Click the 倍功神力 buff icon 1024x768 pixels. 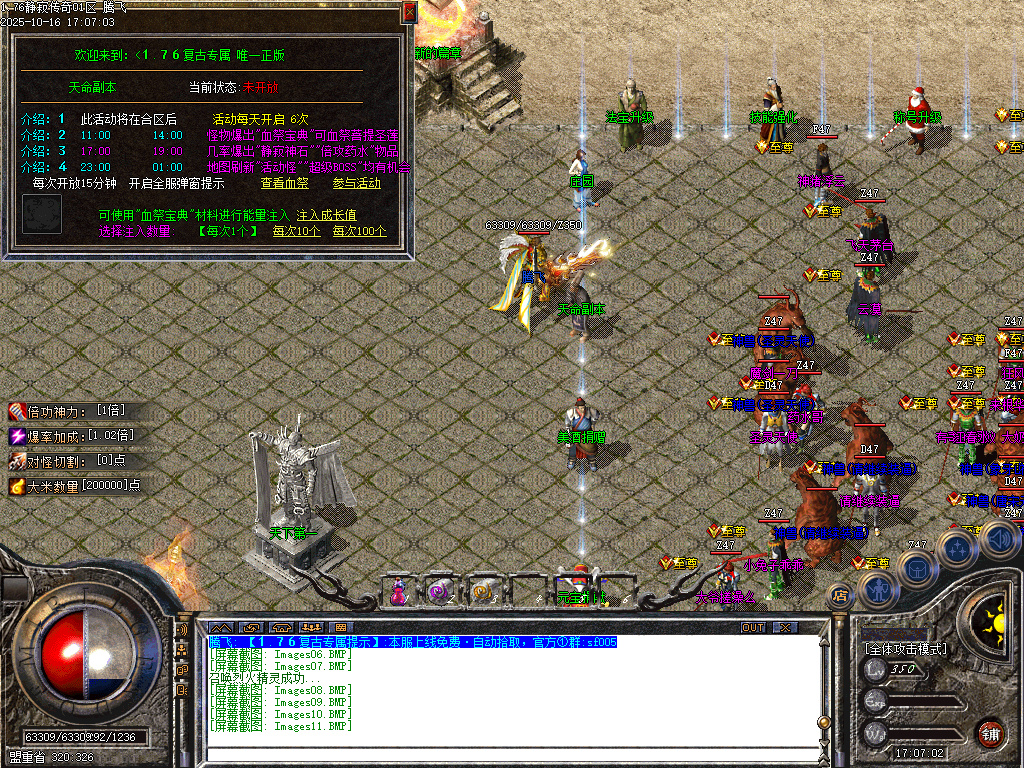[x=17, y=411]
